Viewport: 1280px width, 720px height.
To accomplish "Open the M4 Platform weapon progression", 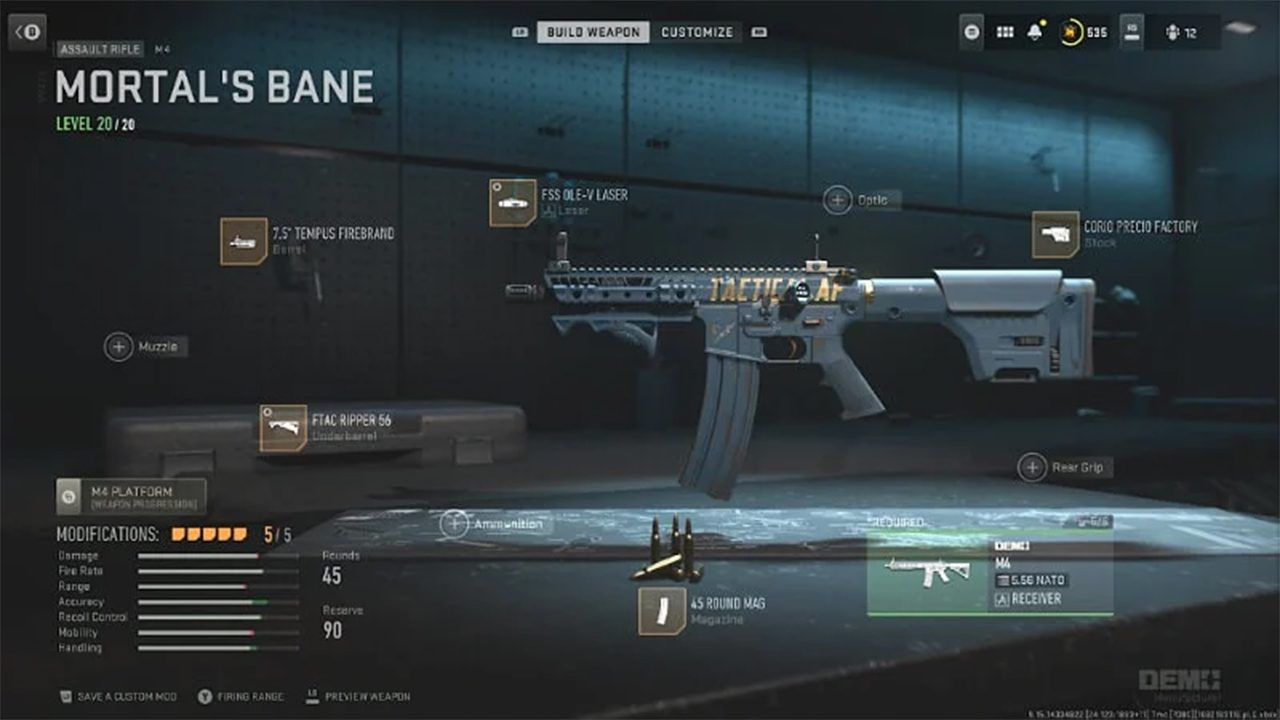I will tap(131, 496).
